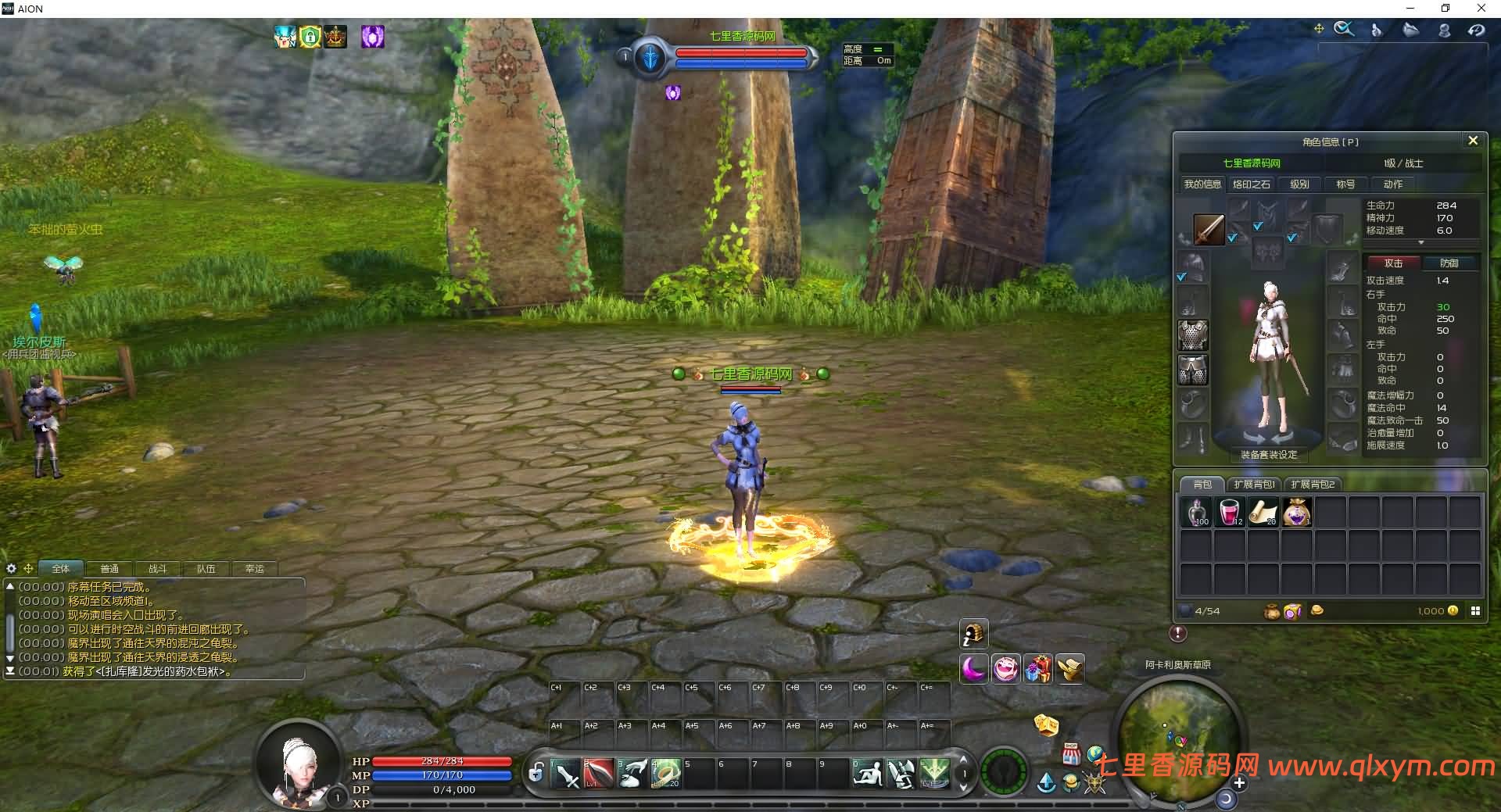Switch chat to the 队伍 tab
1501x812 pixels.
click(x=206, y=569)
